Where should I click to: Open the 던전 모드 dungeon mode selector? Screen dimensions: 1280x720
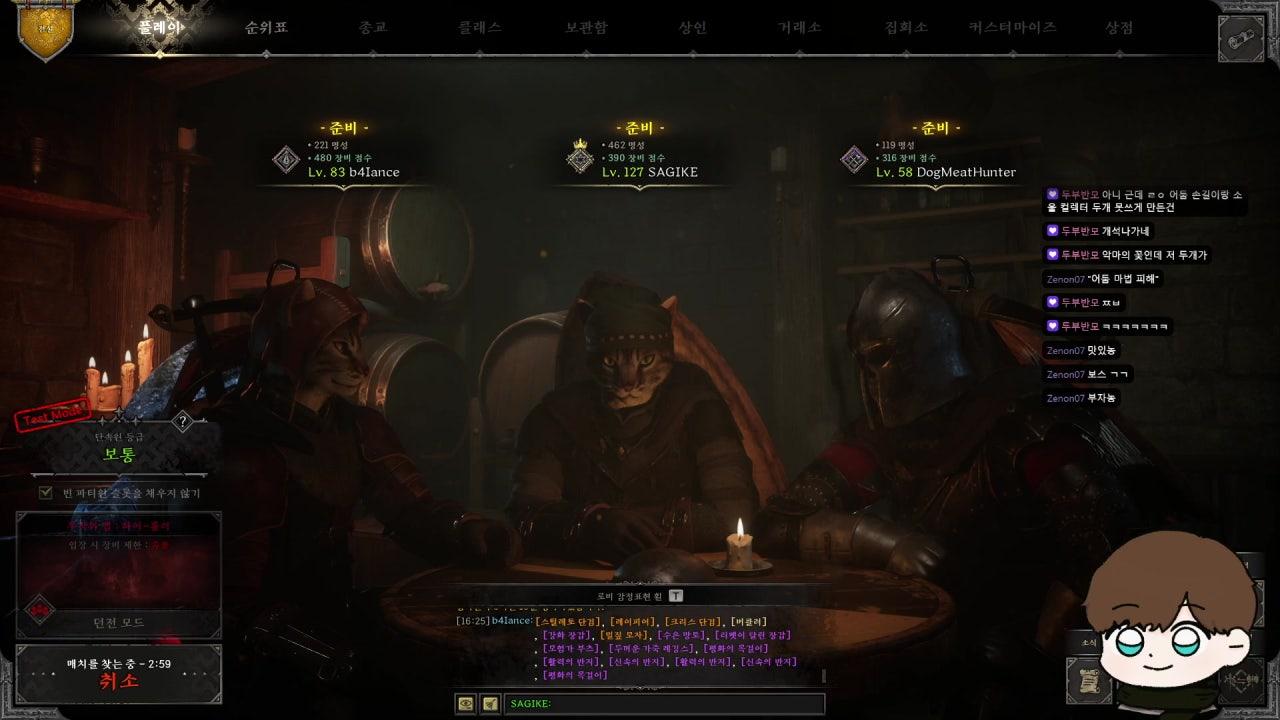pyautogui.click(x=119, y=622)
